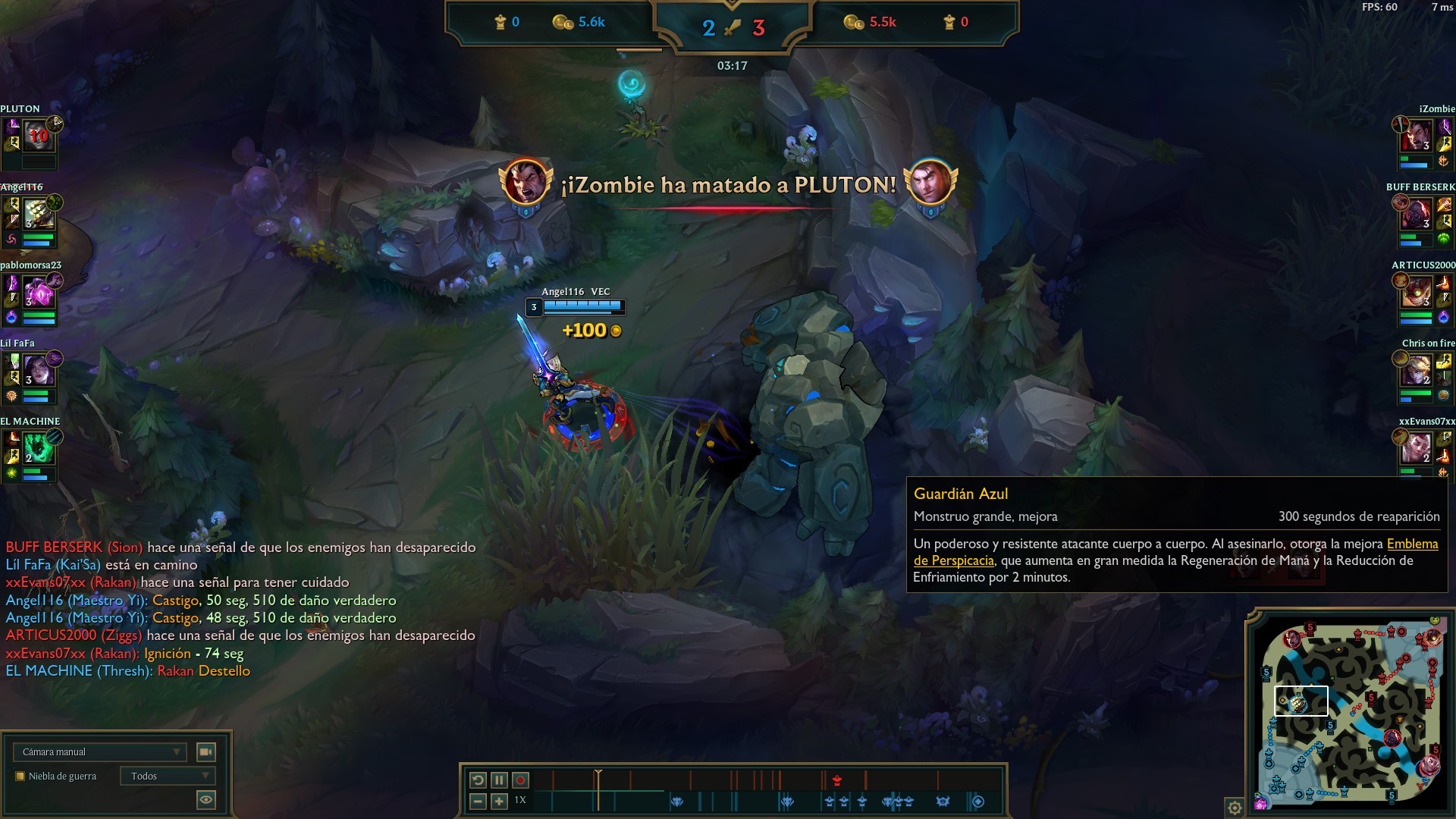Open settings via the gear icon
This screenshot has width=1456, height=819.
pos(1235,808)
